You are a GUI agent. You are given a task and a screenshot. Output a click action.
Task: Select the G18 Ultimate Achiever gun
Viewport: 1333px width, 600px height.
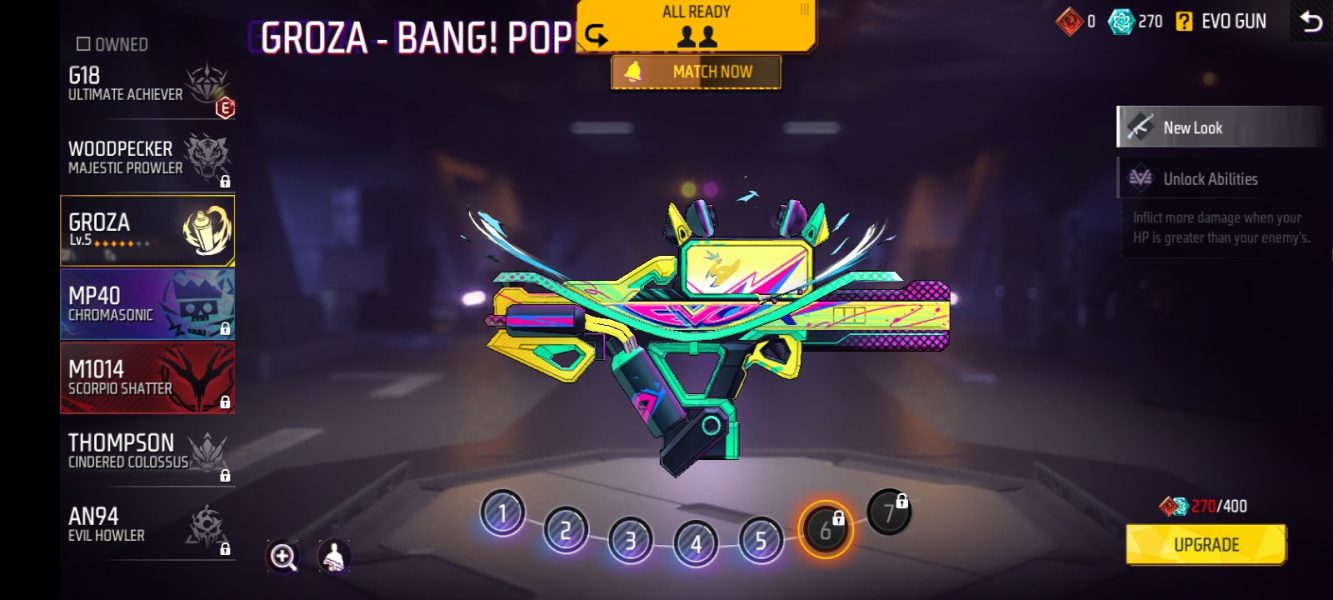[148, 86]
